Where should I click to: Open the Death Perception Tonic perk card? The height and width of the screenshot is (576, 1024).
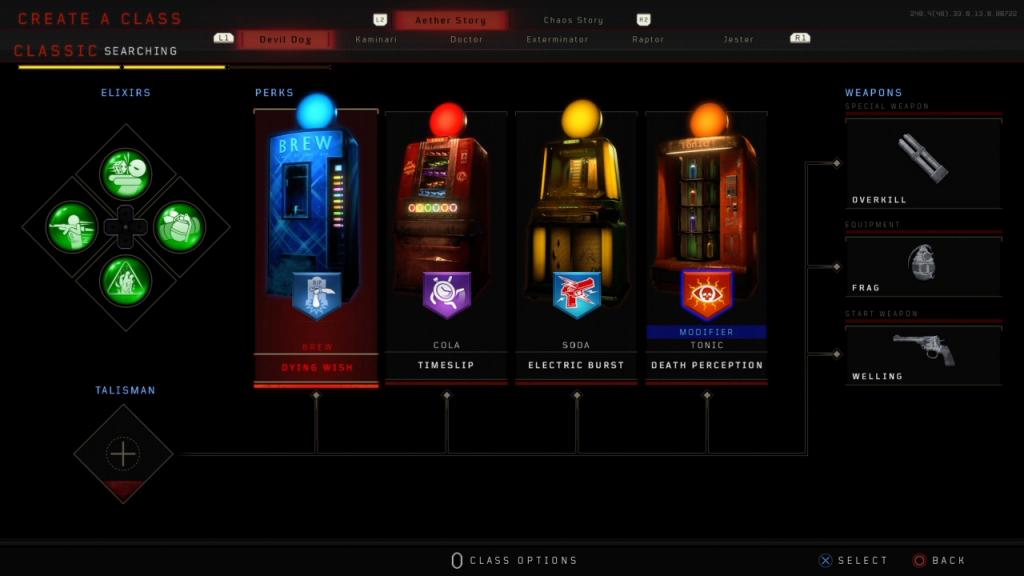point(706,245)
